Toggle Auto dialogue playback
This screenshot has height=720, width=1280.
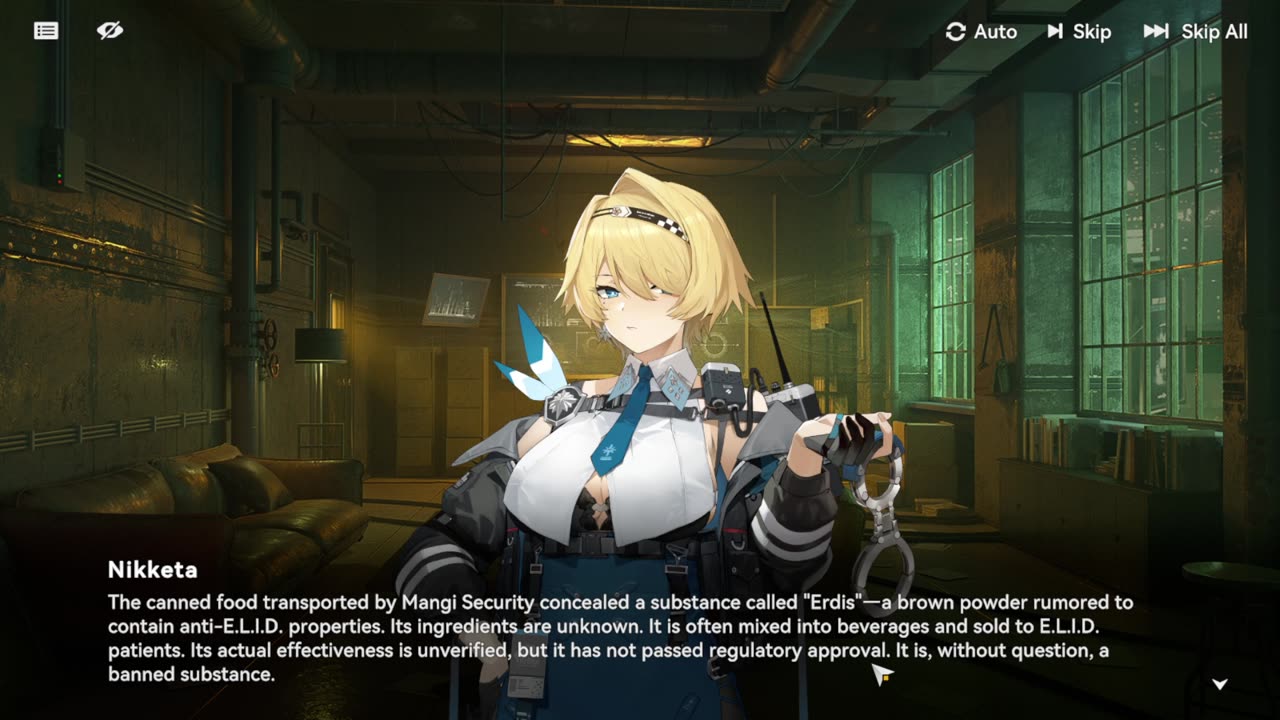pyautogui.click(x=981, y=32)
